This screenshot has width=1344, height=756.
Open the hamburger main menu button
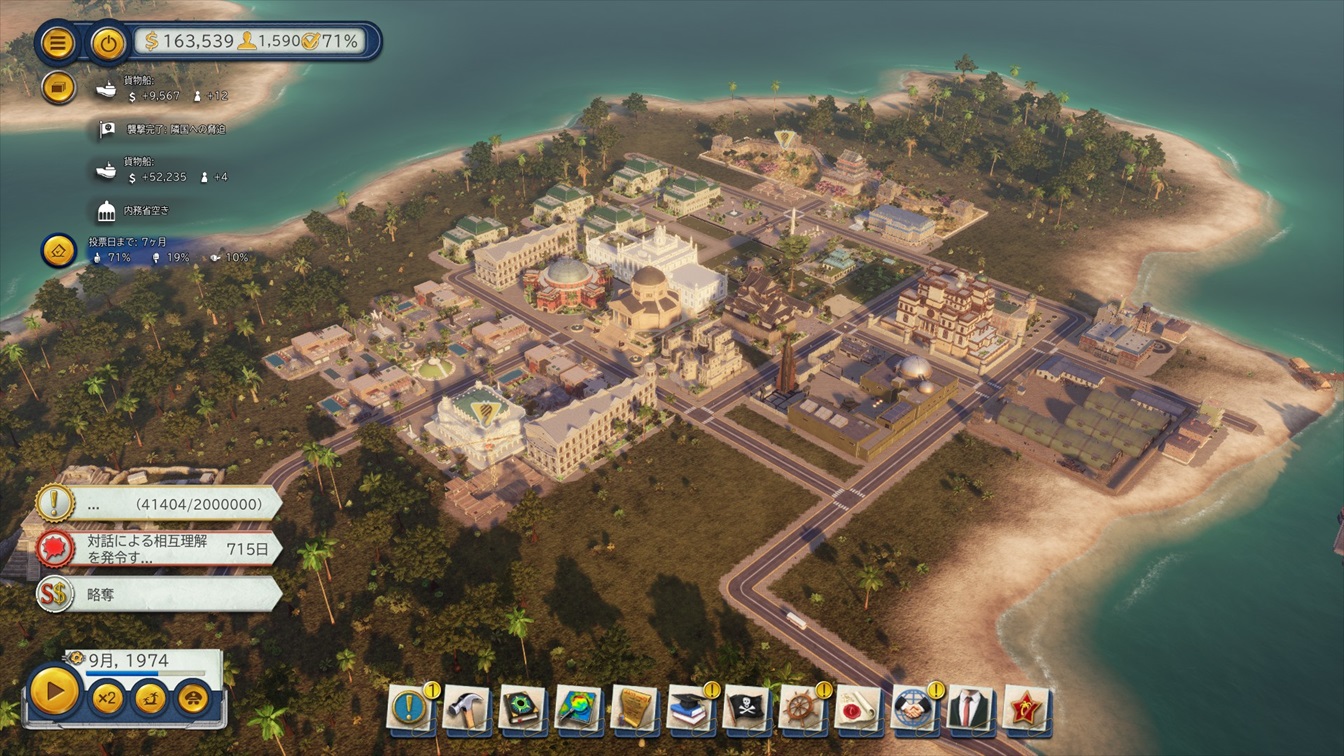pos(57,43)
